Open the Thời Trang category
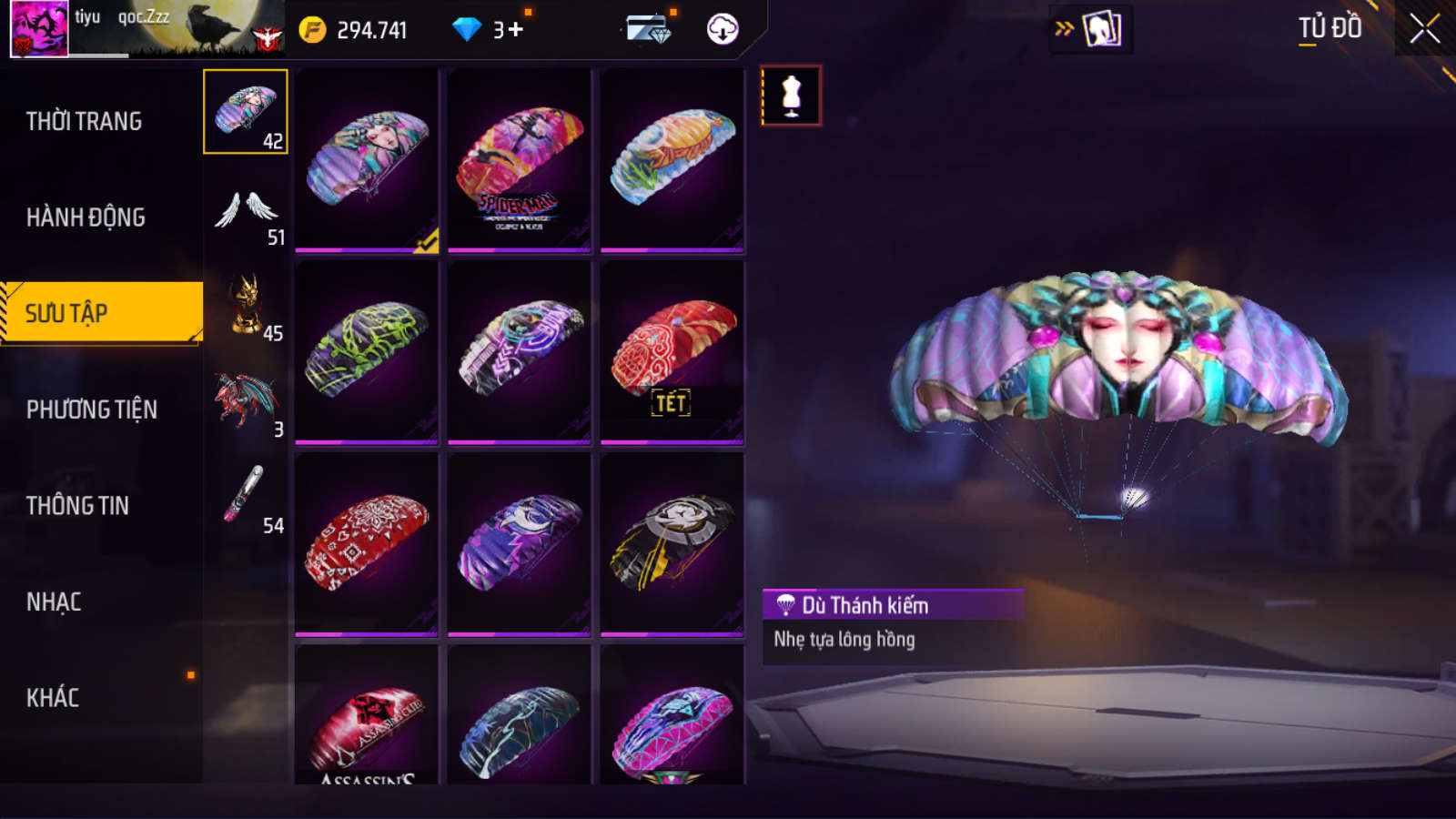The image size is (1456, 819). pos(84,121)
